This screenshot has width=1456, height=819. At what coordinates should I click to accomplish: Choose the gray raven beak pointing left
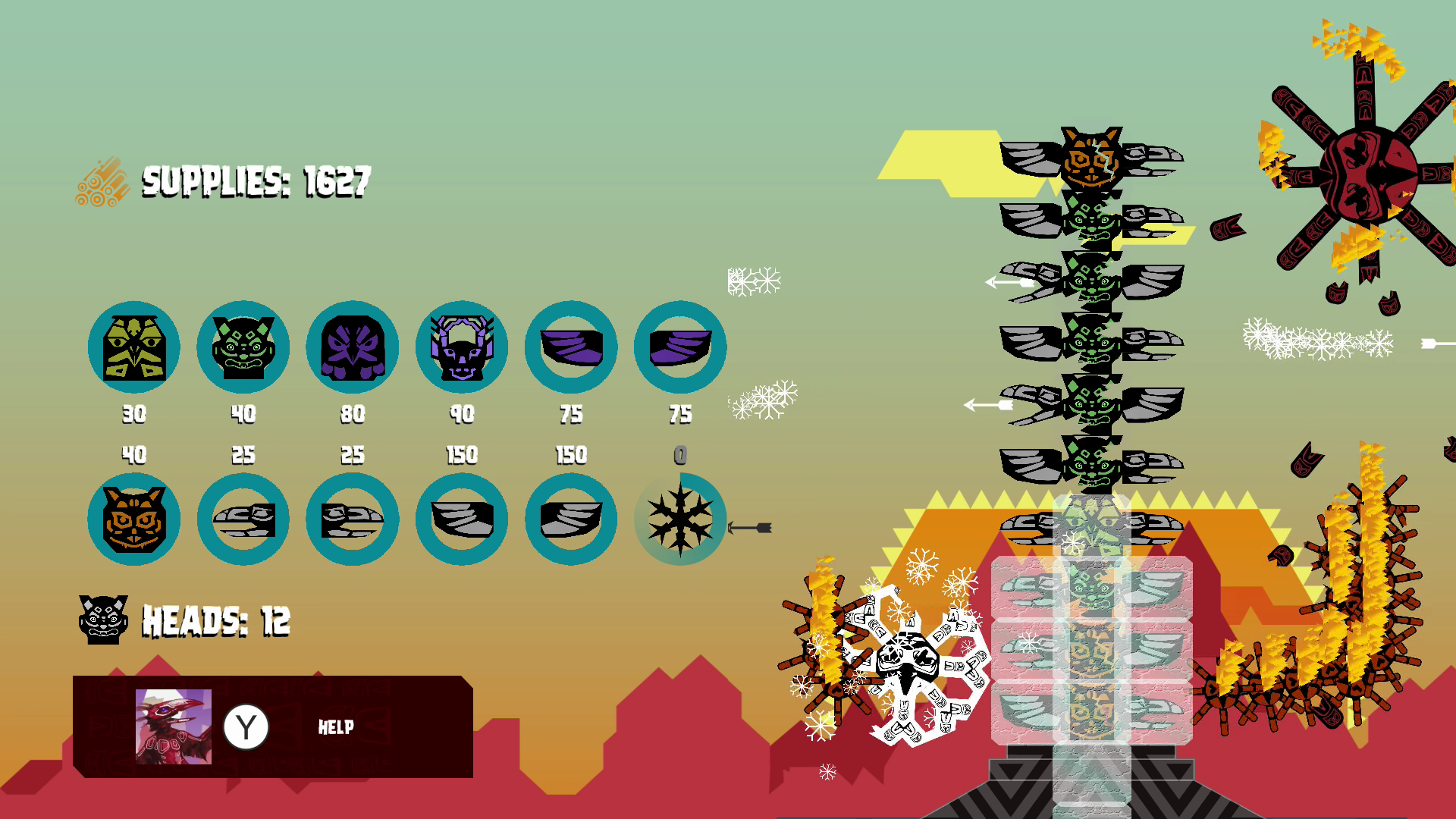(243, 519)
